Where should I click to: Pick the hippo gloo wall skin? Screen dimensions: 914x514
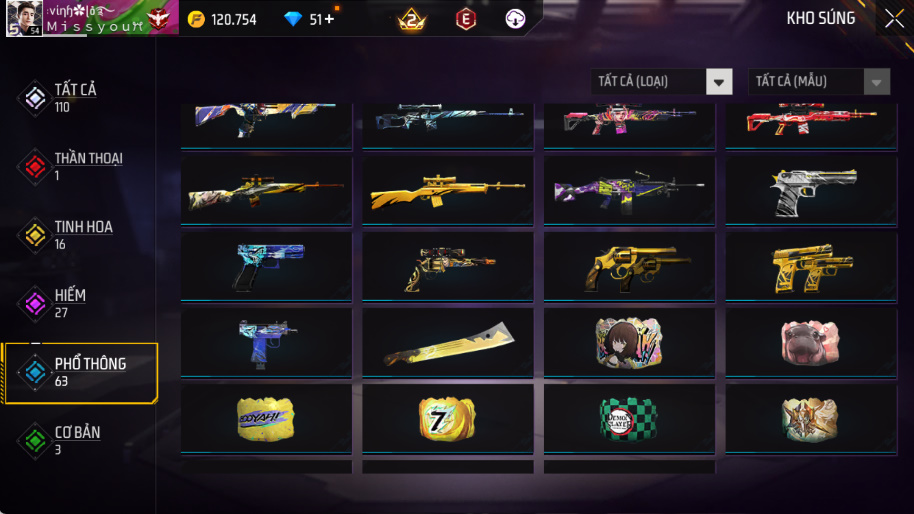pos(810,343)
